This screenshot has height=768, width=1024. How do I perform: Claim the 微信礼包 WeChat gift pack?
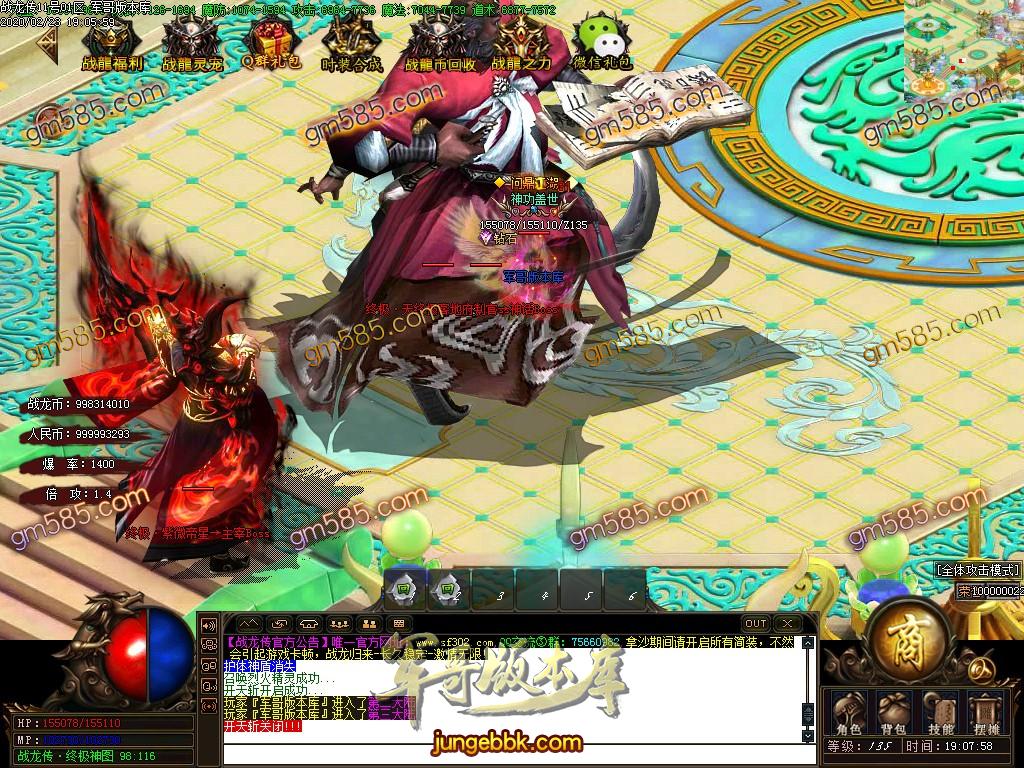click(602, 43)
